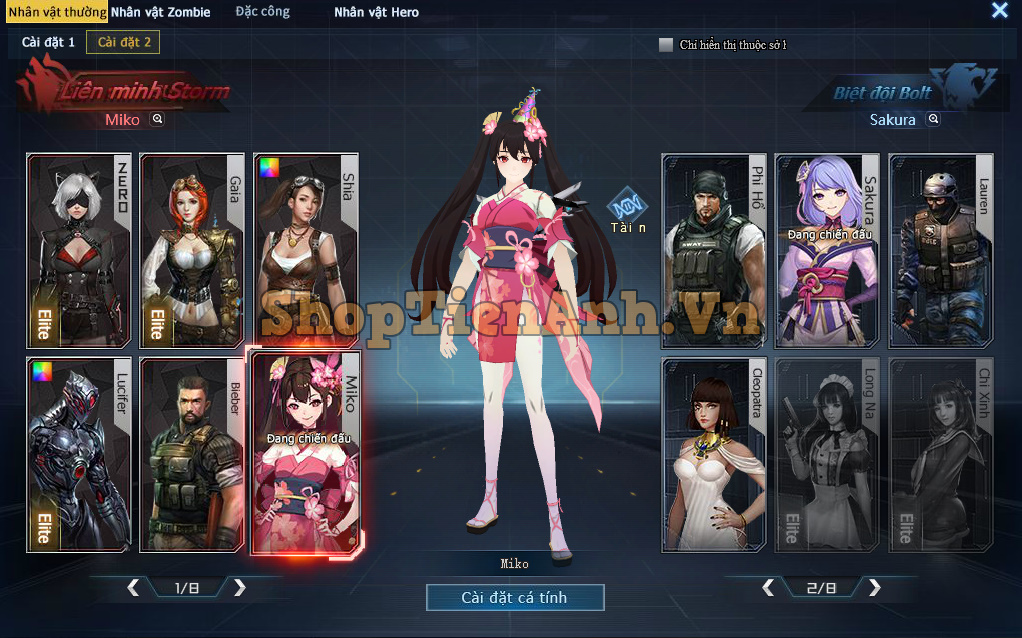1022x638 pixels.
Task: Toggle the Chỉ hiển thị thuộc sở hữu checkbox
Action: click(x=666, y=45)
